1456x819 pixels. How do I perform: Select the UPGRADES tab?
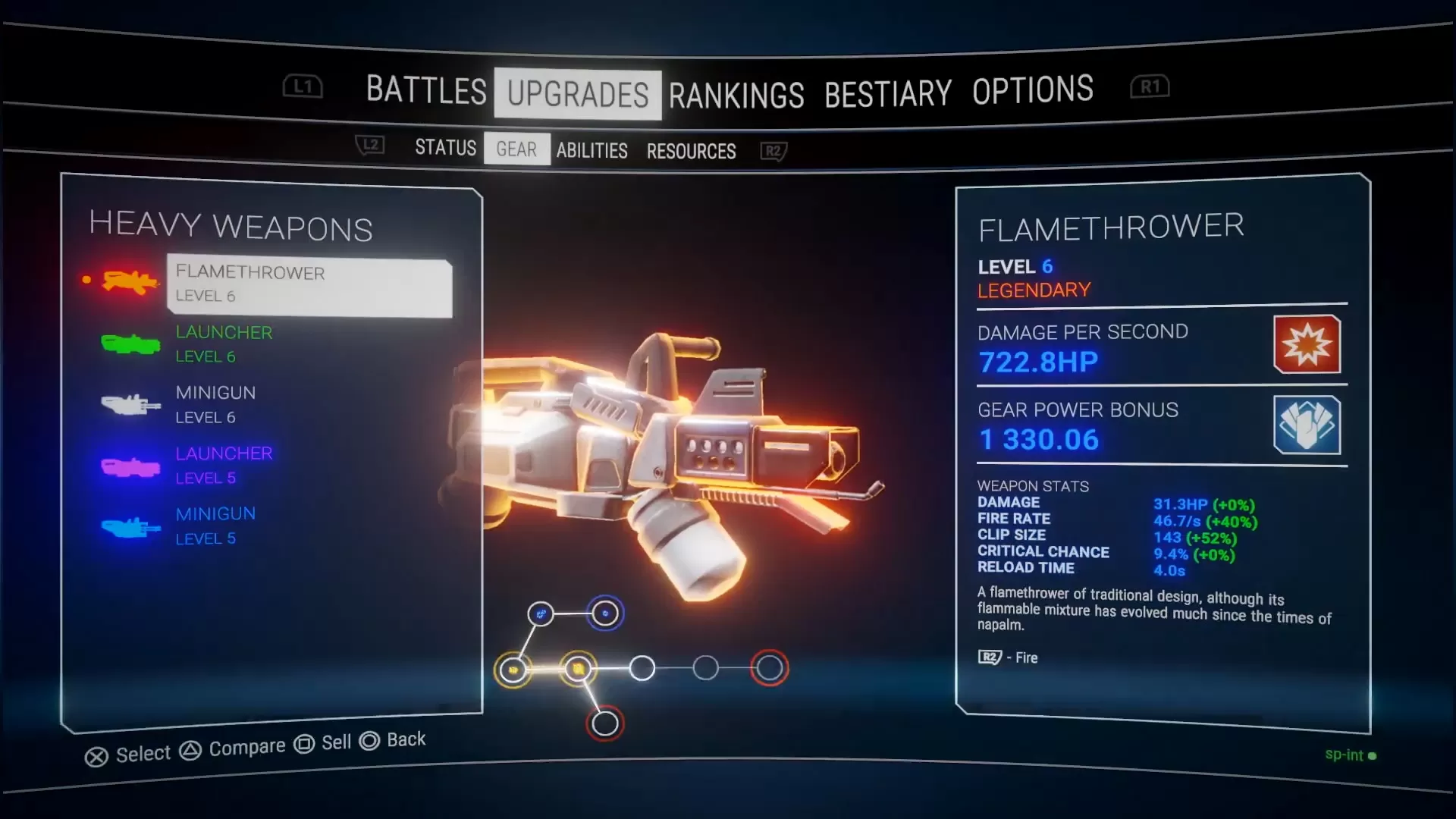pos(577,95)
